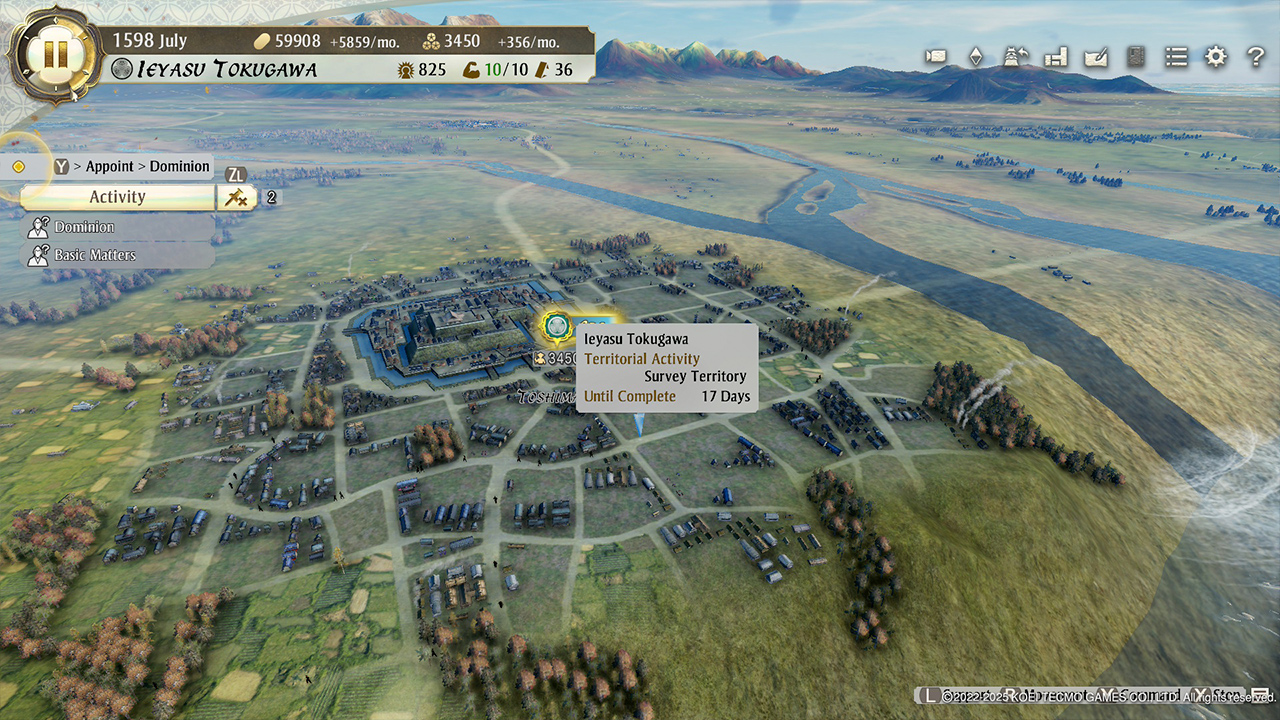Open settings with the gear icon
Viewport: 1280px width, 720px height.
click(x=1215, y=56)
